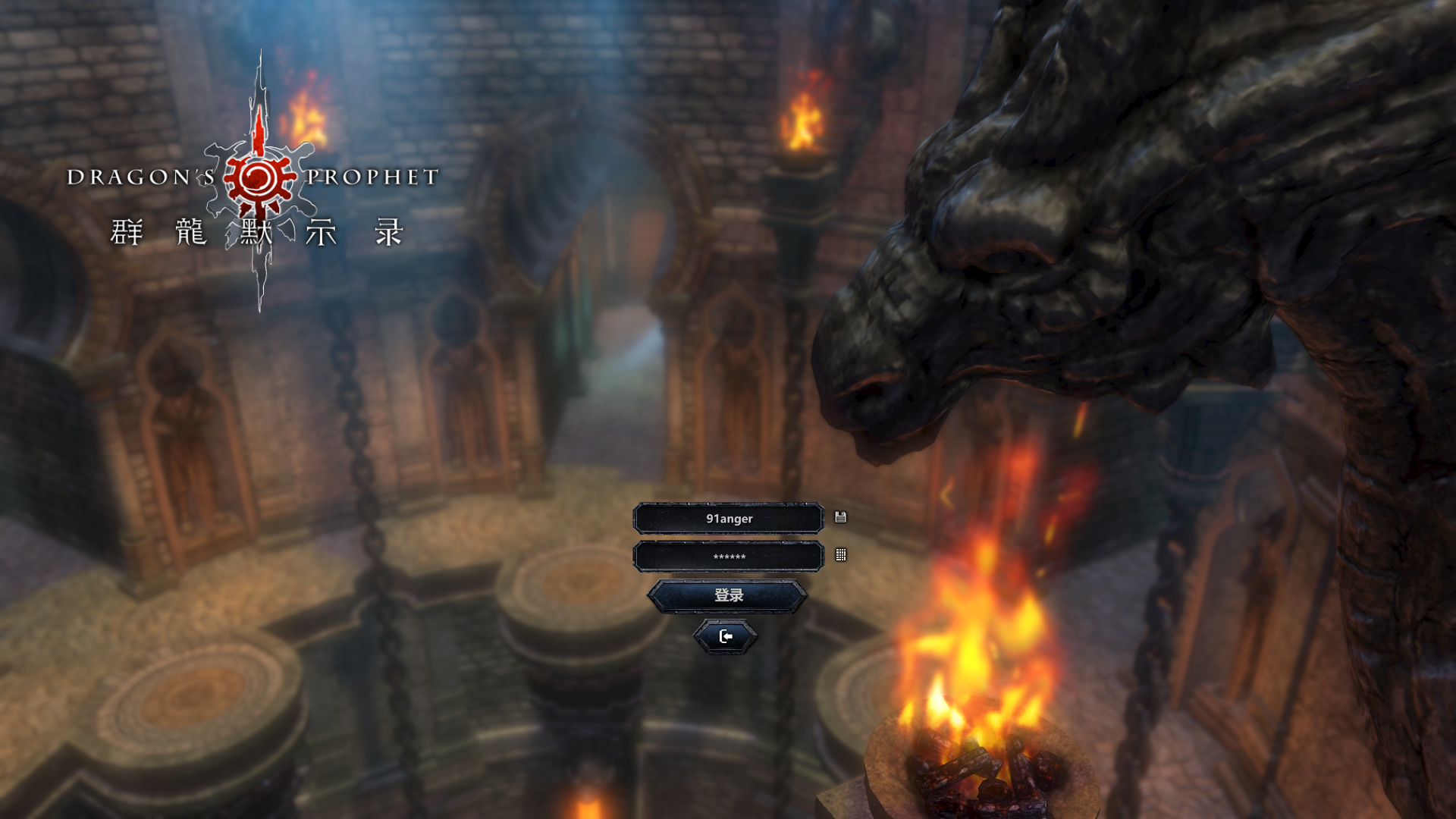This screenshot has width=1456, height=819.
Task: Toggle the save account floppy disk icon
Action: (840, 517)
